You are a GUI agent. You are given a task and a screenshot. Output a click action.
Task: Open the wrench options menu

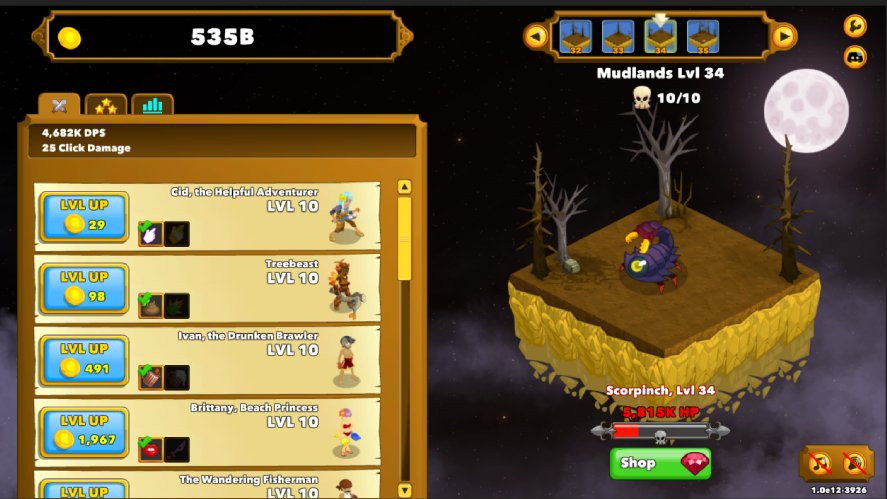click(855, 26)
